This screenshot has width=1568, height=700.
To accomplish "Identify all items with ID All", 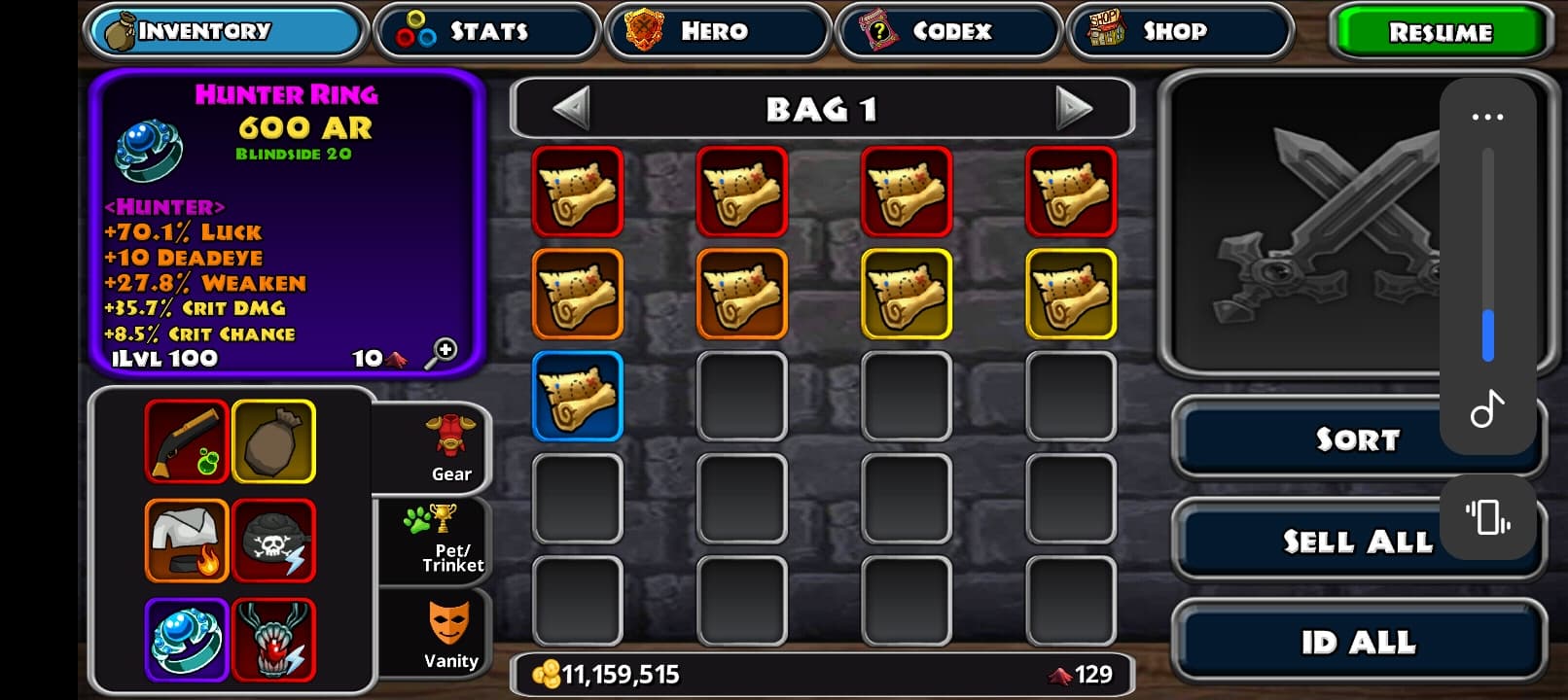I will [1358, 642].
